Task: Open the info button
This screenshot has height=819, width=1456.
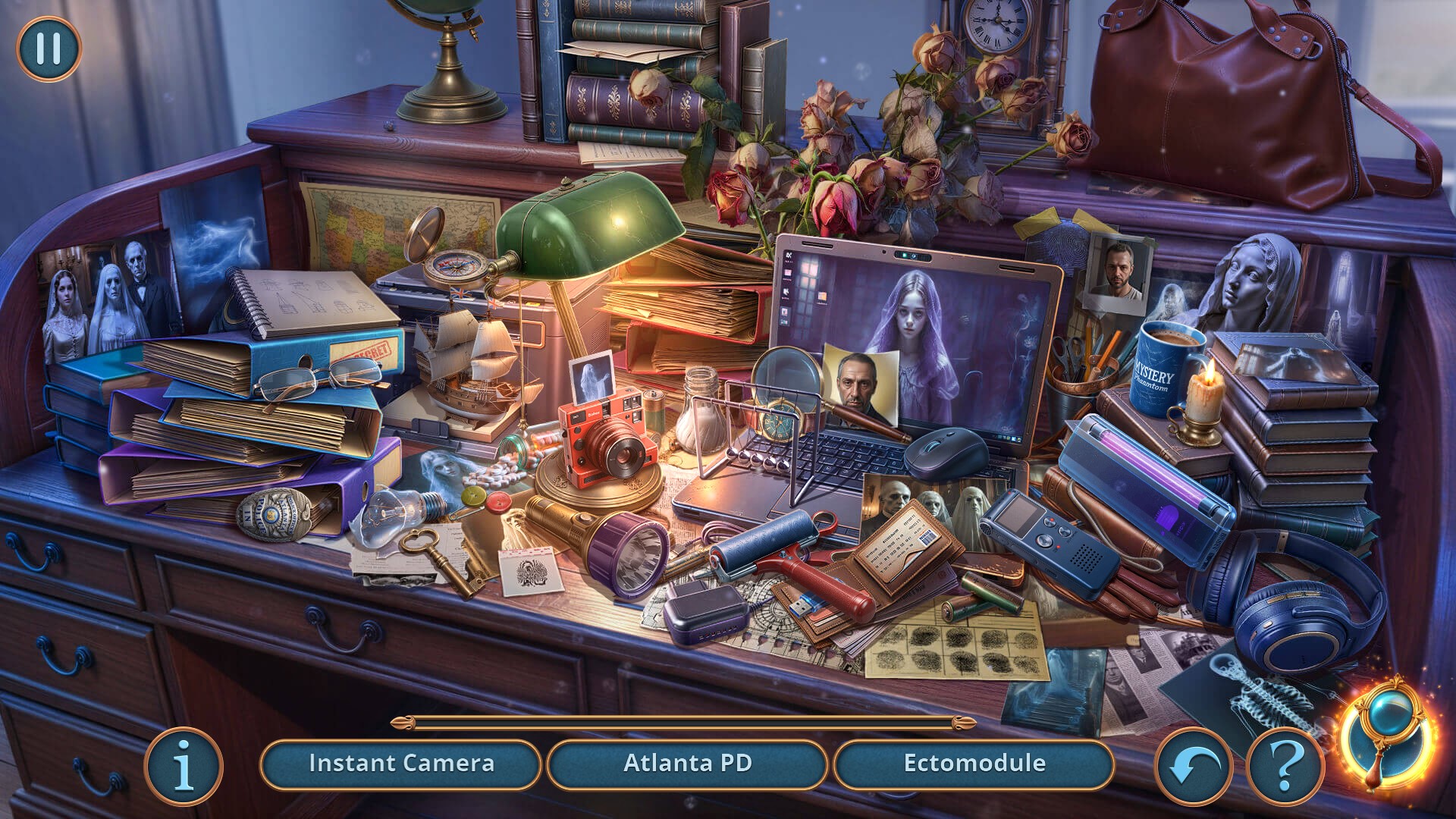Action: [184, 767]
